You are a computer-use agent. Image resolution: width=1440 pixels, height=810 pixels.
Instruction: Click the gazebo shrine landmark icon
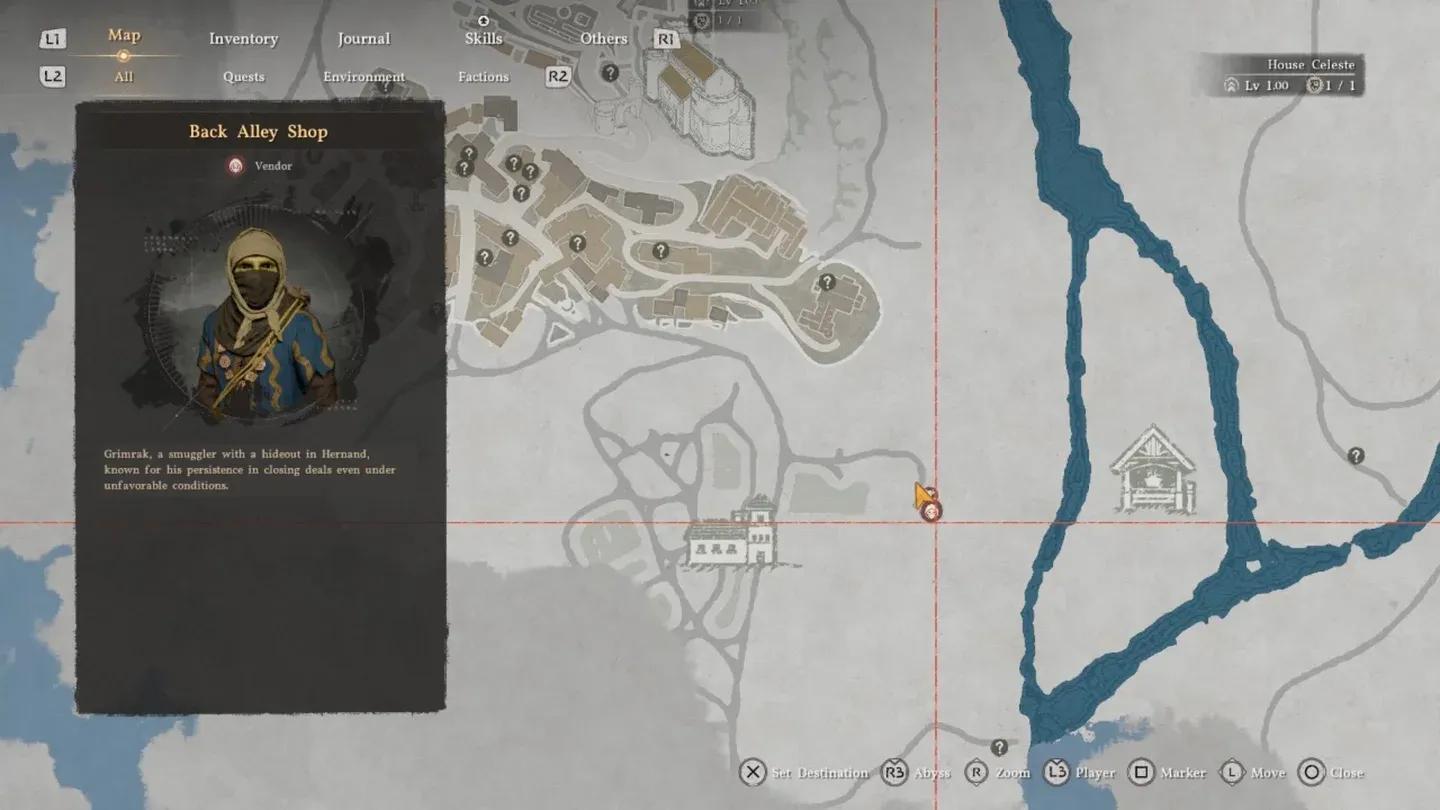(x=1153, y=470)
